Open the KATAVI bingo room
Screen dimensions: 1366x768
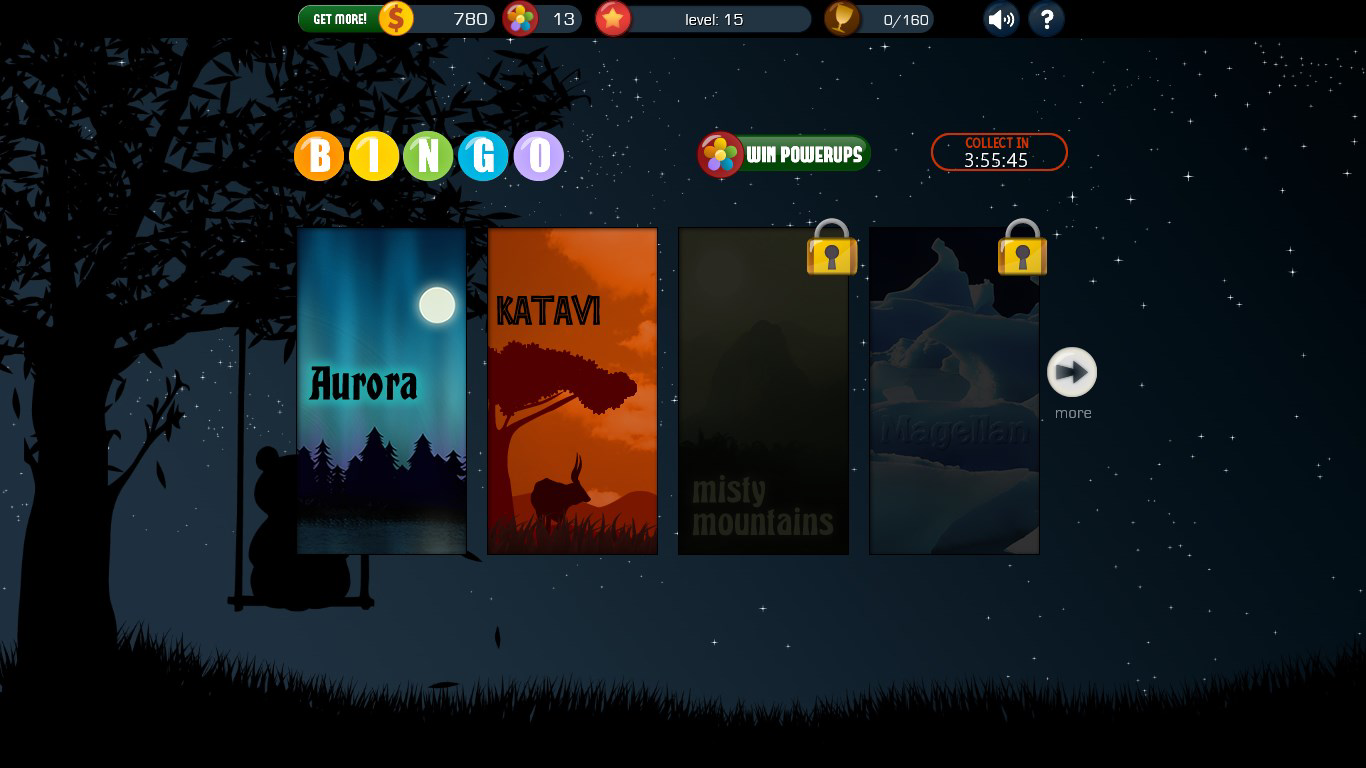572,390
